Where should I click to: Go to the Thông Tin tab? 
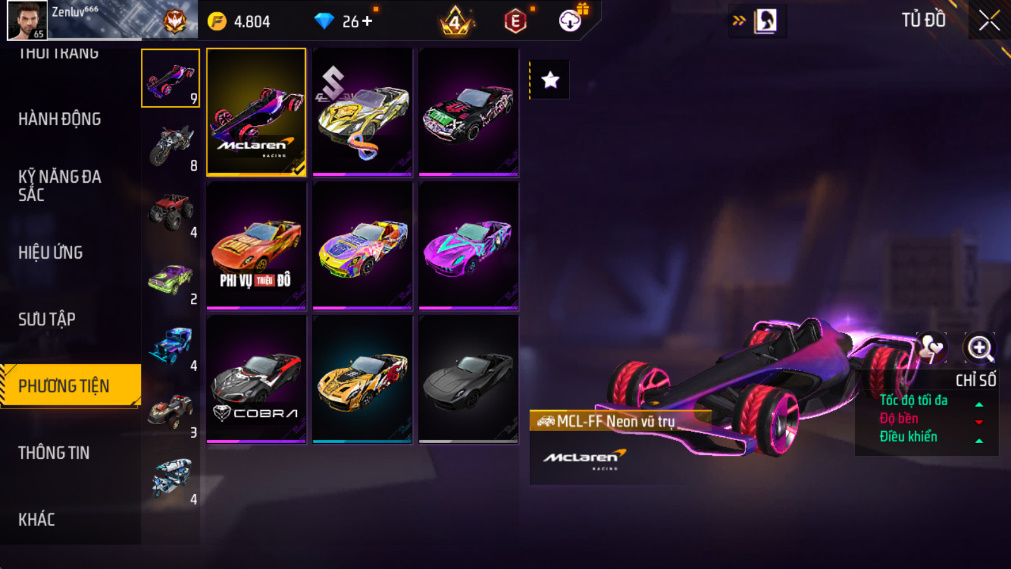(54, 453)
